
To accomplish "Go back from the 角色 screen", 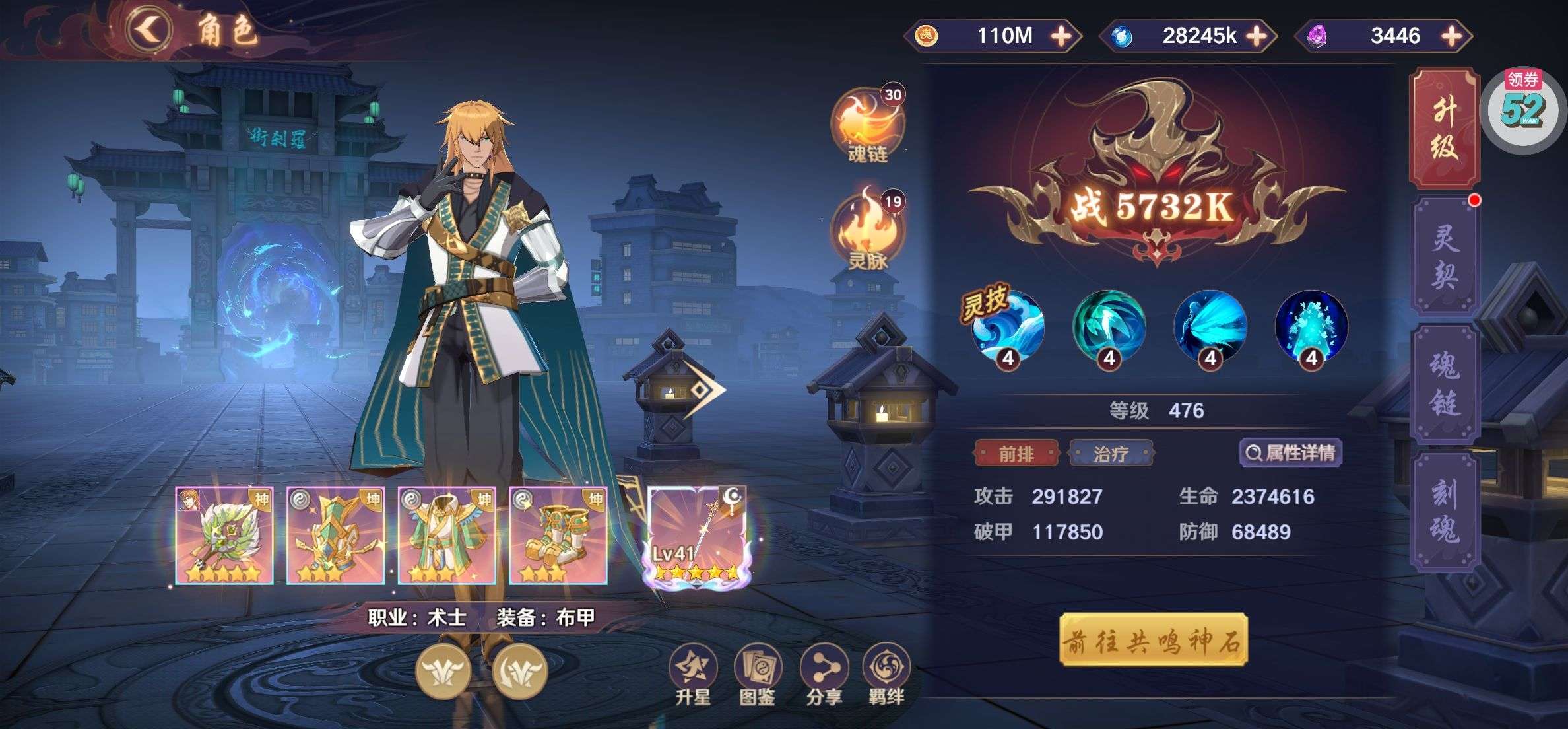I will pos(150,30).
